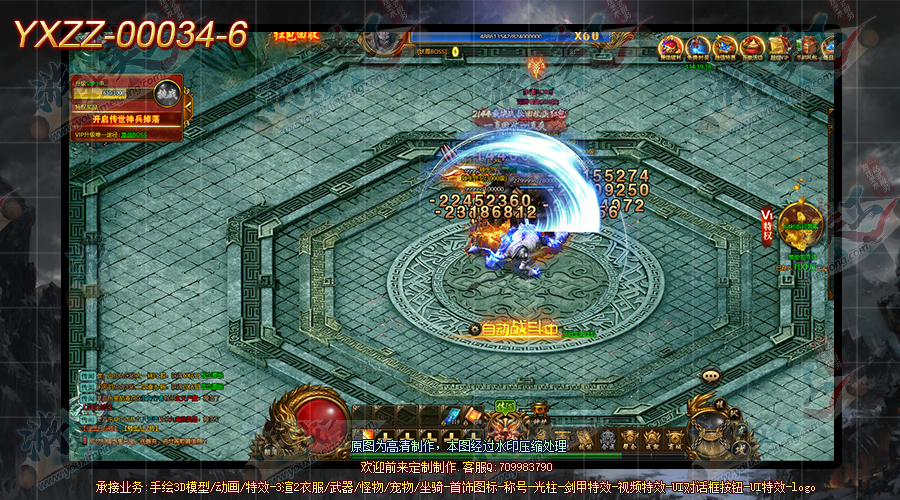
Task: Open the red gift bag event icon
Action: pos(753,47)
